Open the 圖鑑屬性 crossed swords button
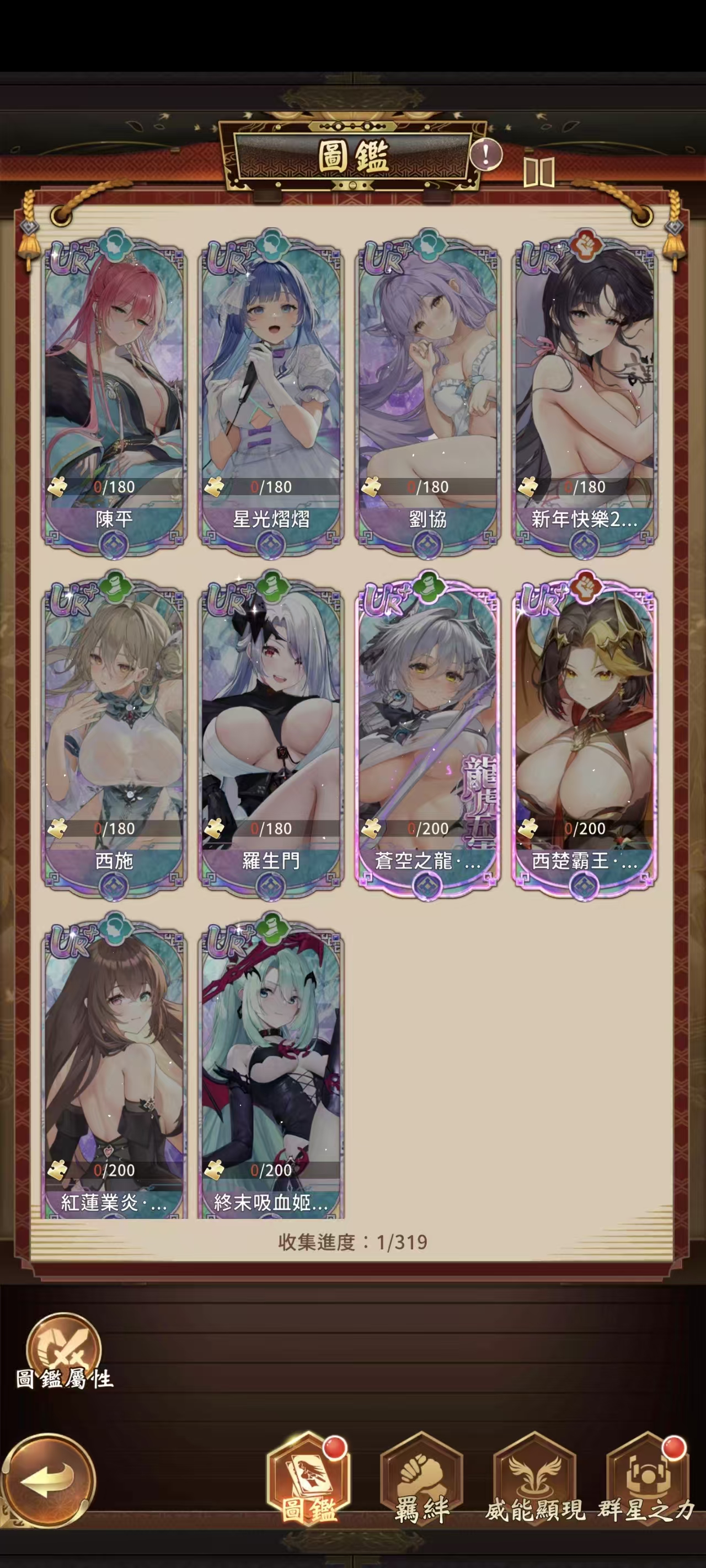The height and width of the screenshot is (1568, 706). click(x=63, y=1347)
